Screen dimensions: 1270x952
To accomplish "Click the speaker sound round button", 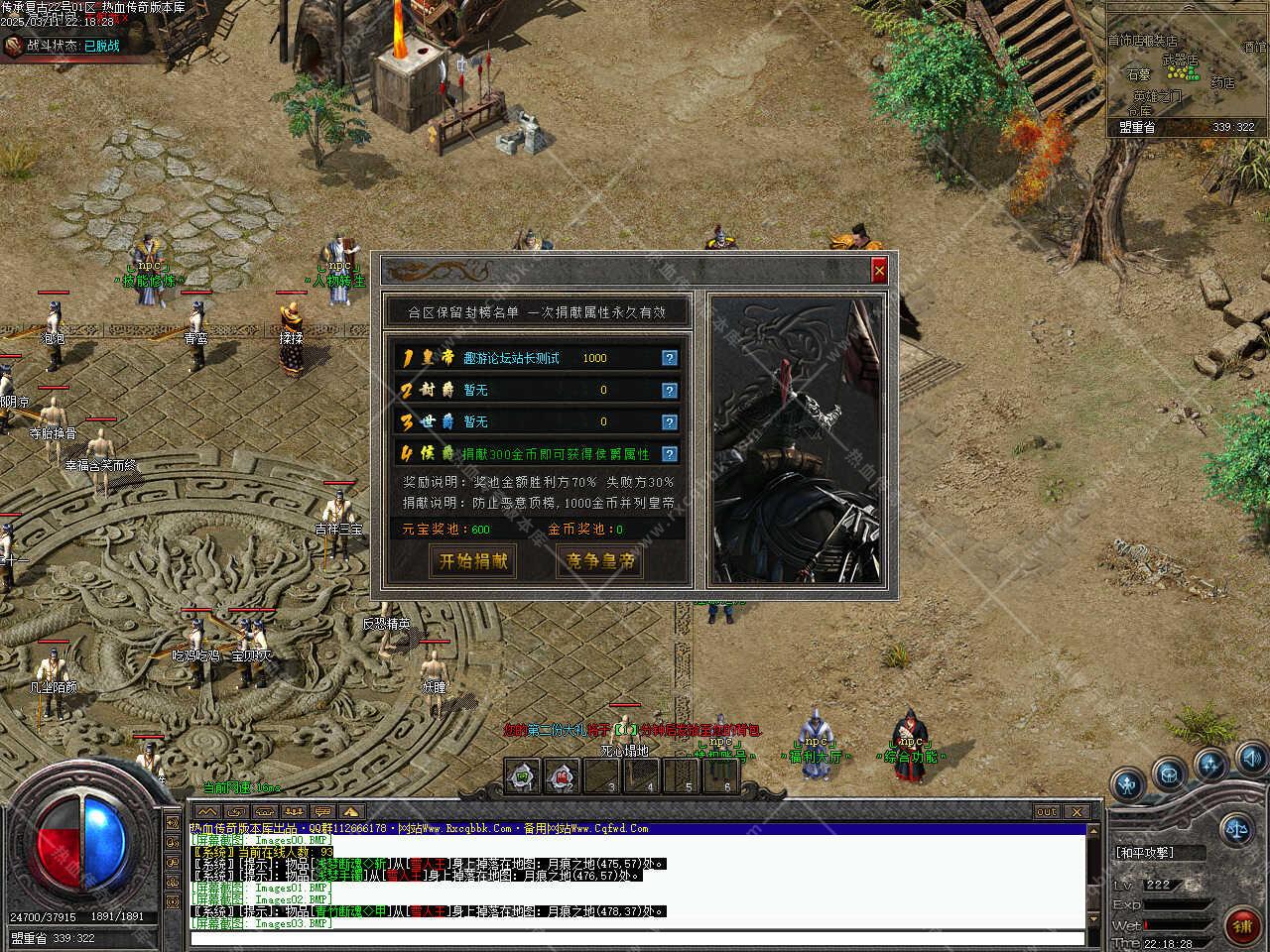I will point(1251,761).
